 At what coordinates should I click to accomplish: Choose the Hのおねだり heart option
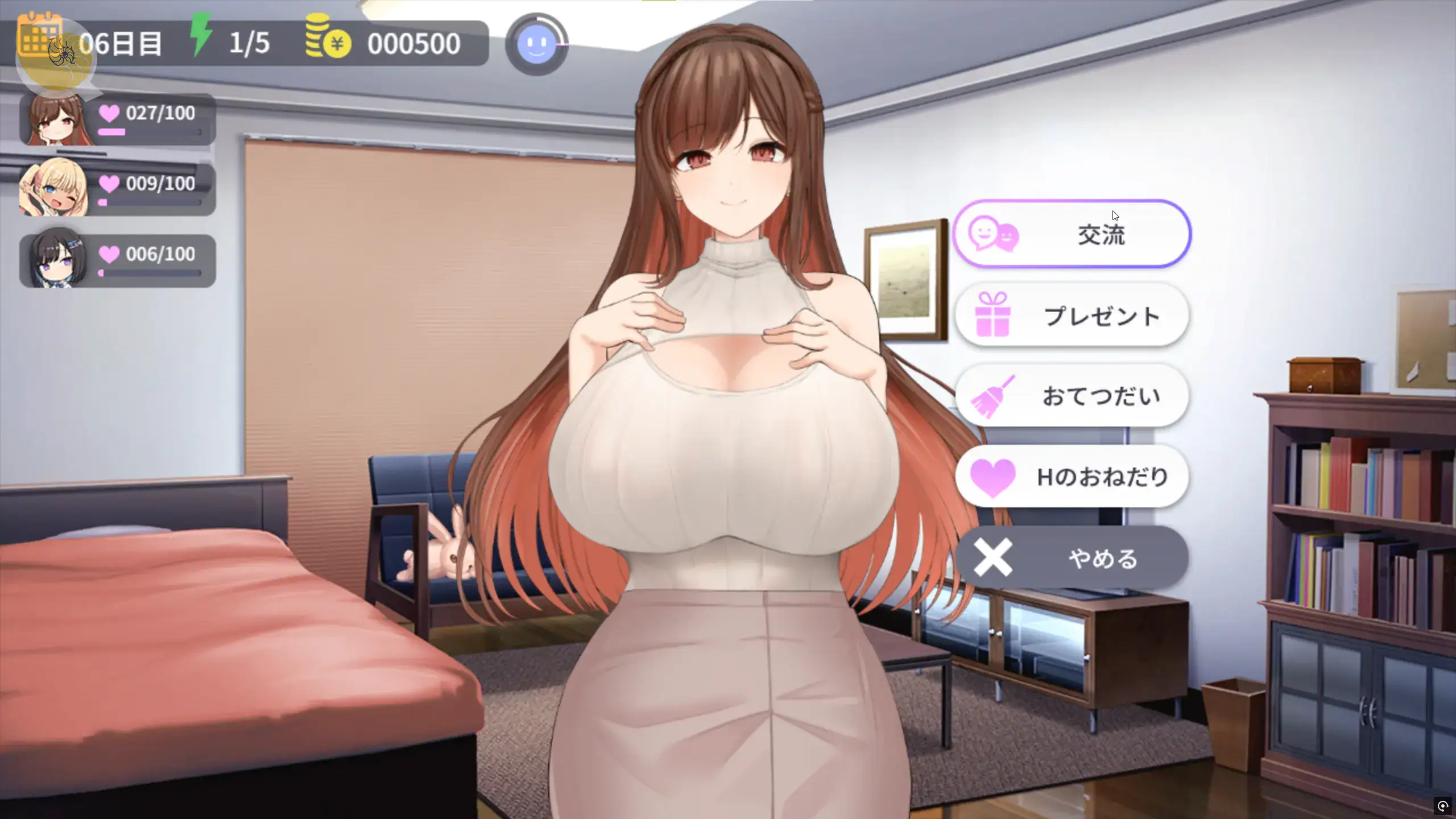click(x=1072, y=477)
